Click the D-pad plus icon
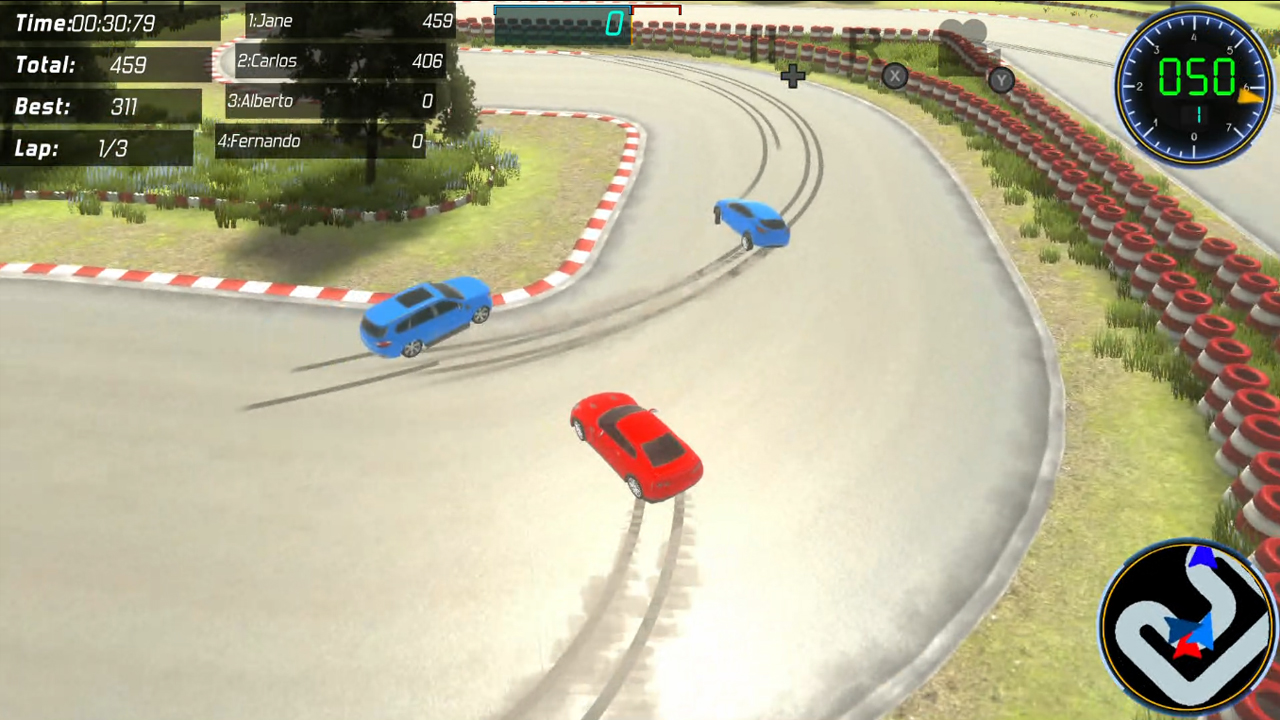This screenshot has height=720, width=1280. (x=793, y=77)
